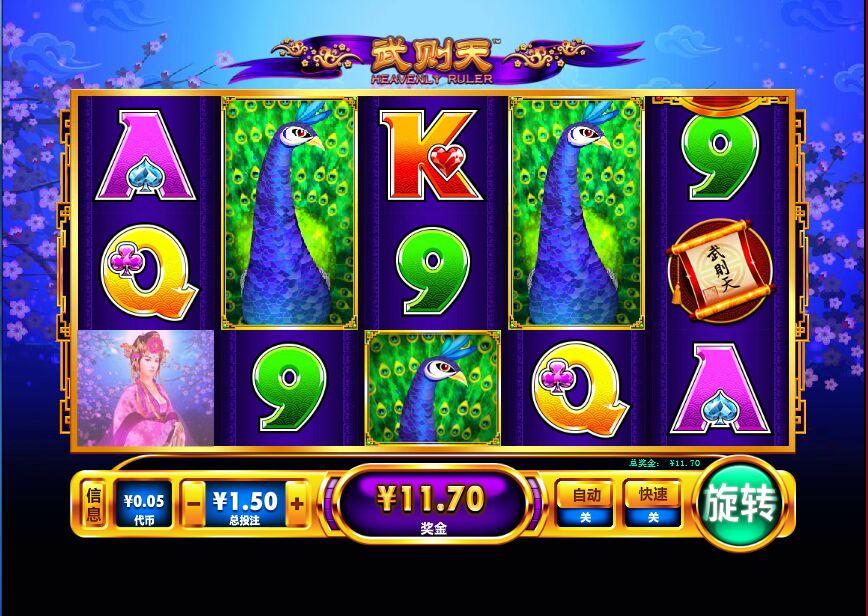Open the 信息 info panel

pos(94,504)
